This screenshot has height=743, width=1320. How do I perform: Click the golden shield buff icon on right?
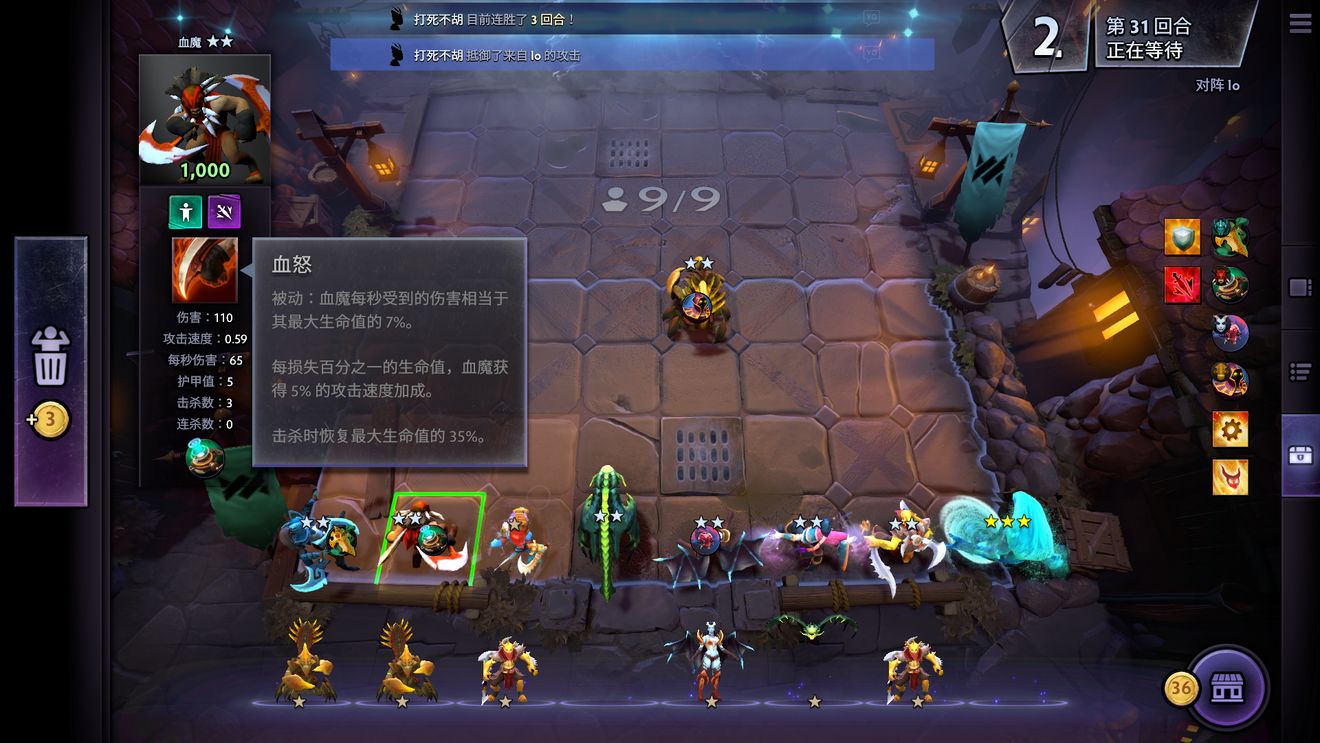click(1182, 235)
